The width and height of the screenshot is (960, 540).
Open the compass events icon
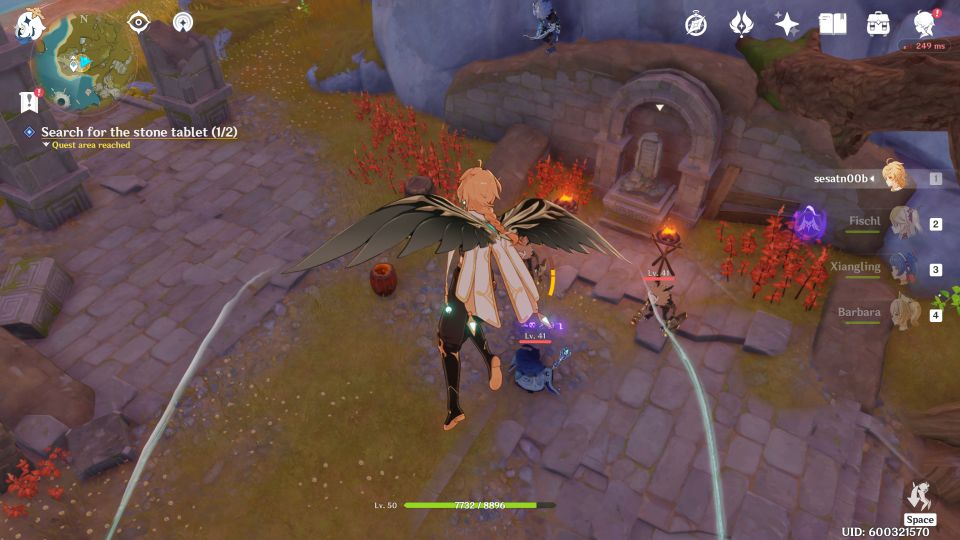click(x=696, y=24)
